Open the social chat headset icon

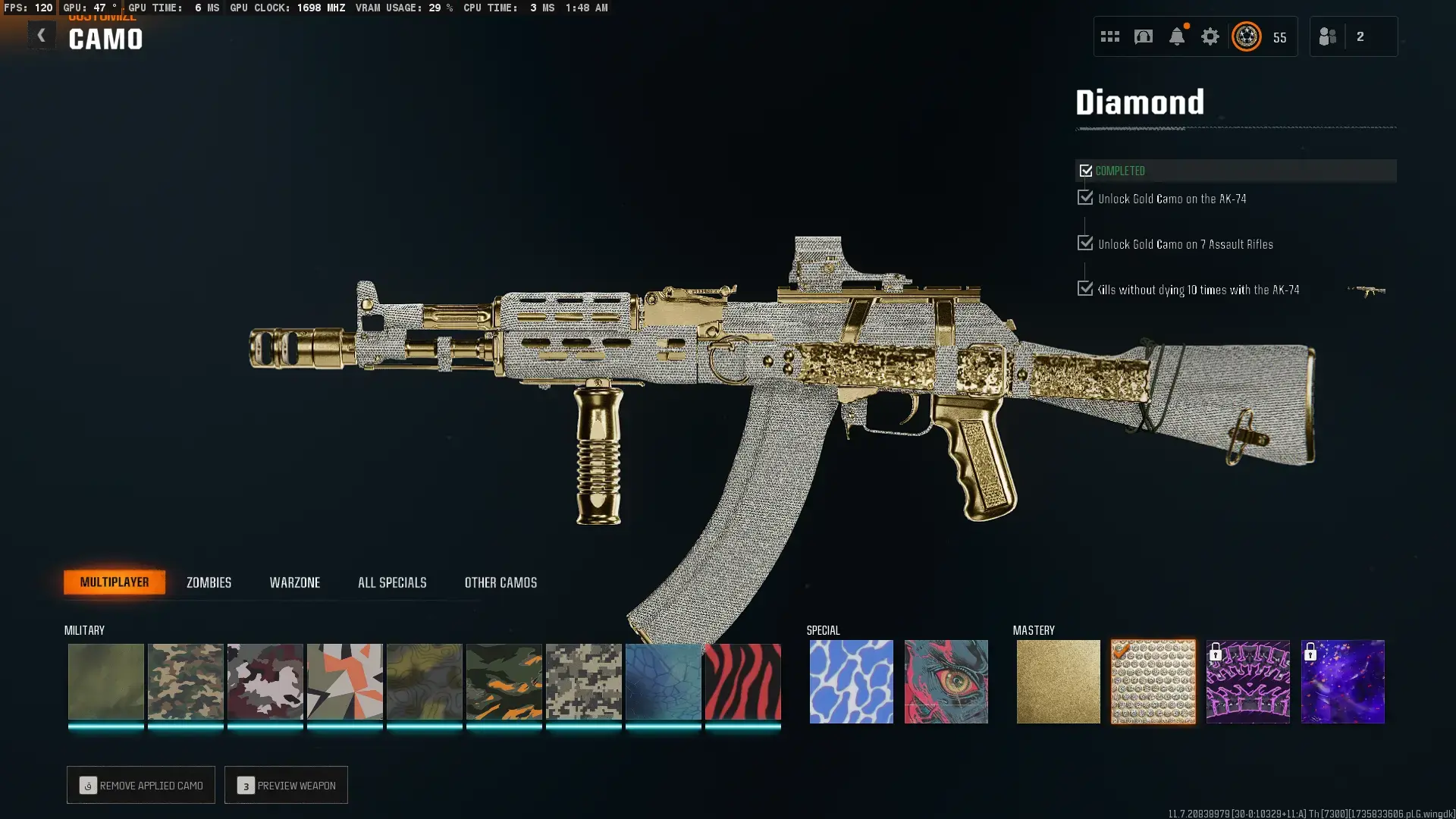point(1143,36)
